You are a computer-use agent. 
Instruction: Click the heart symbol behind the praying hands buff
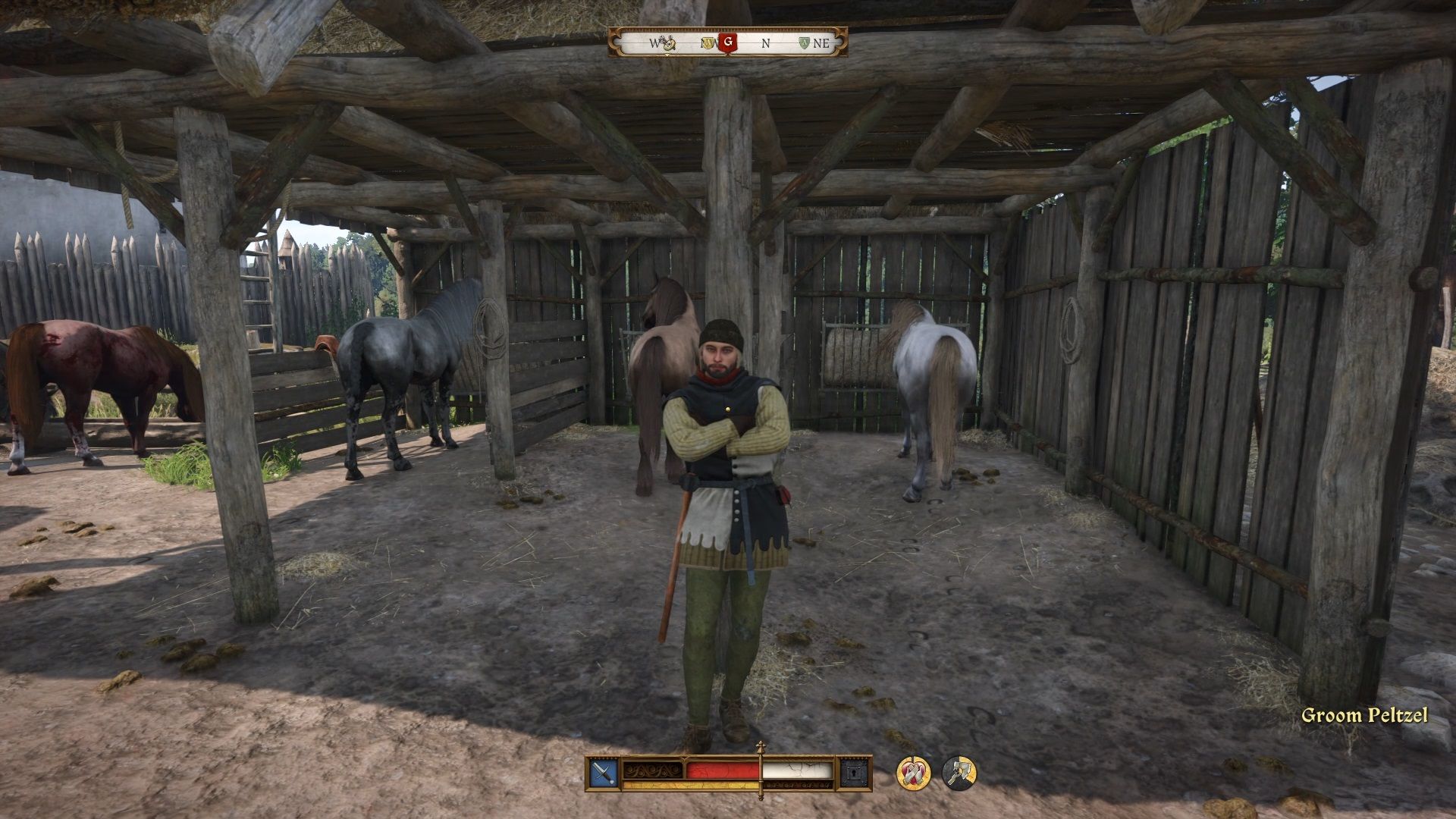click(915, 773)
